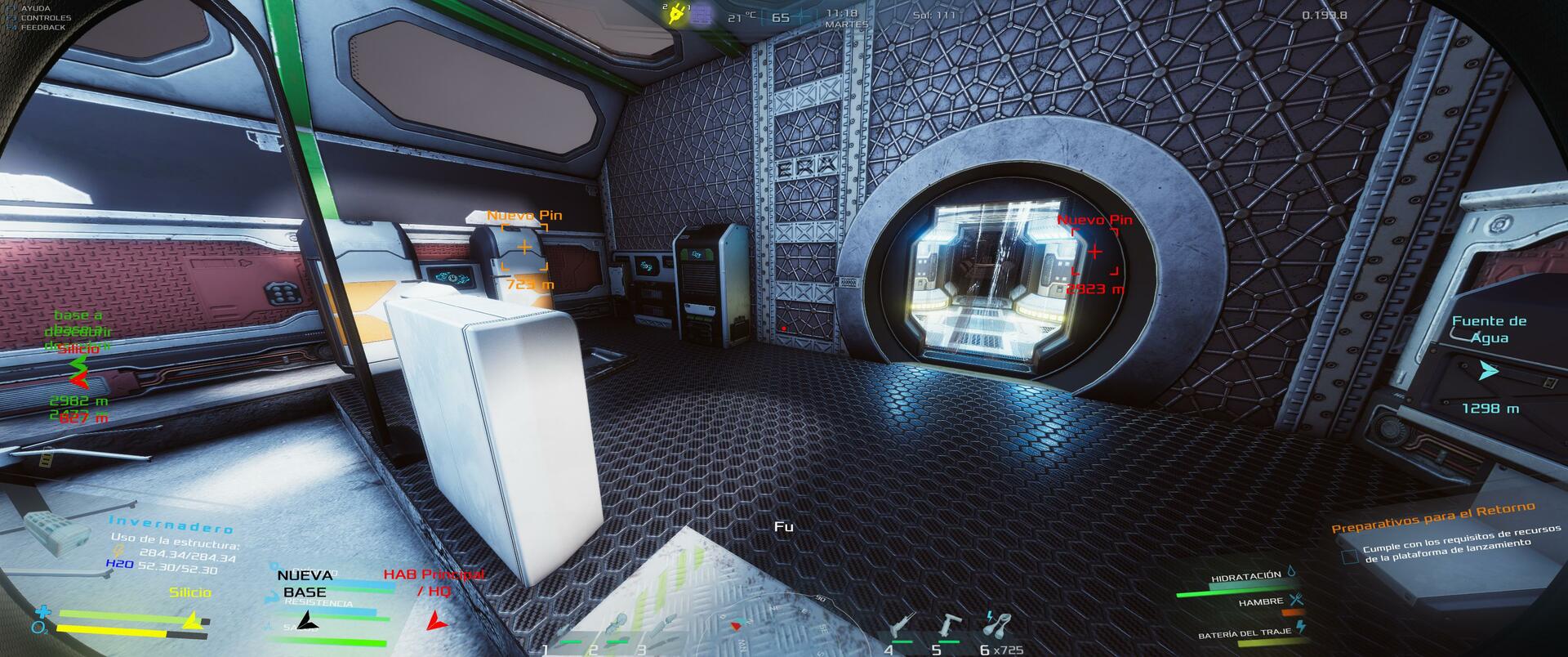Select the HAB Principal / HQ waypoint arrow
This screenshot has width=1568, height=657.
tap(437, 620)
